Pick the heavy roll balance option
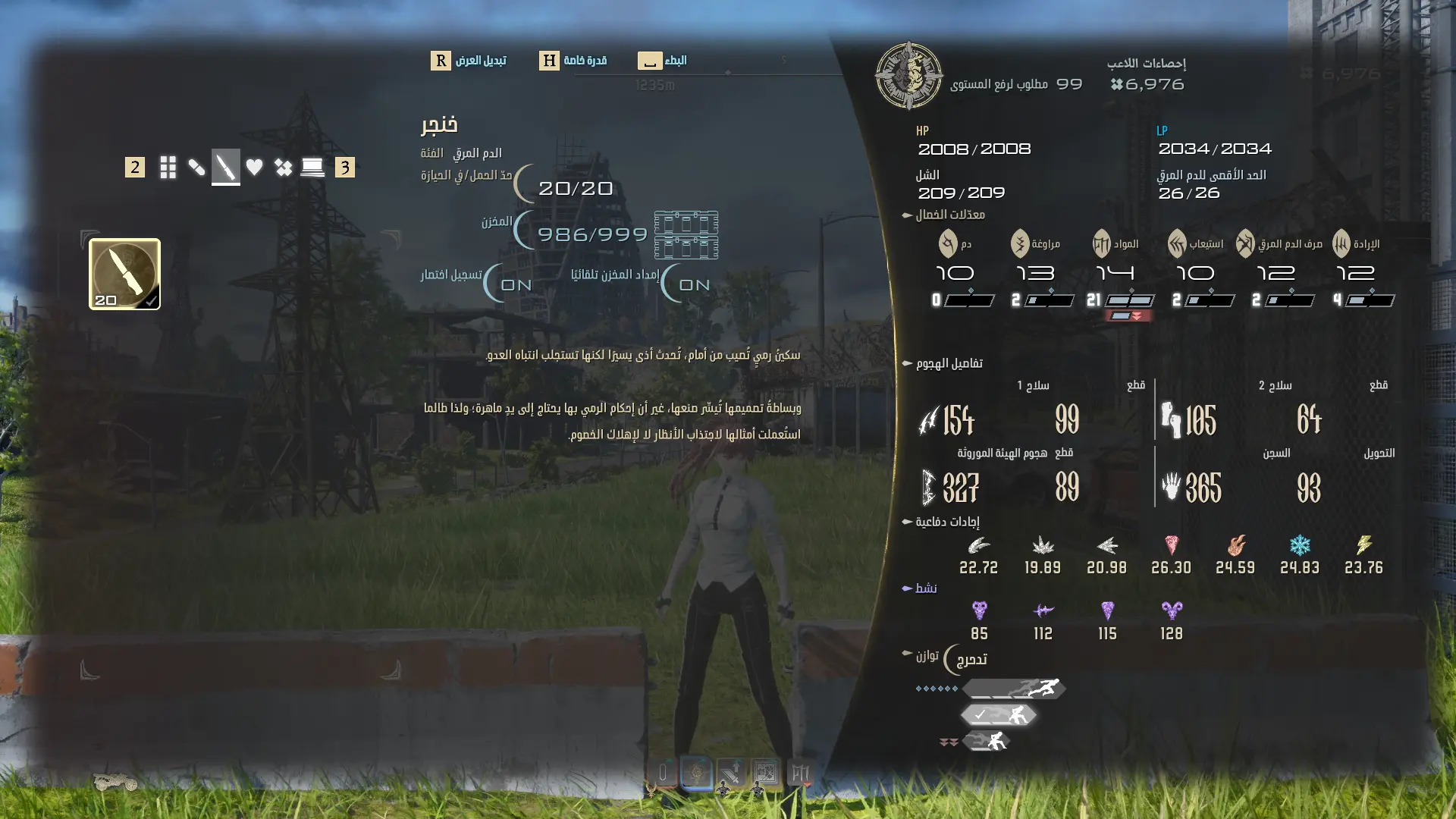The image size is (1456, 819). coord(987,741)
